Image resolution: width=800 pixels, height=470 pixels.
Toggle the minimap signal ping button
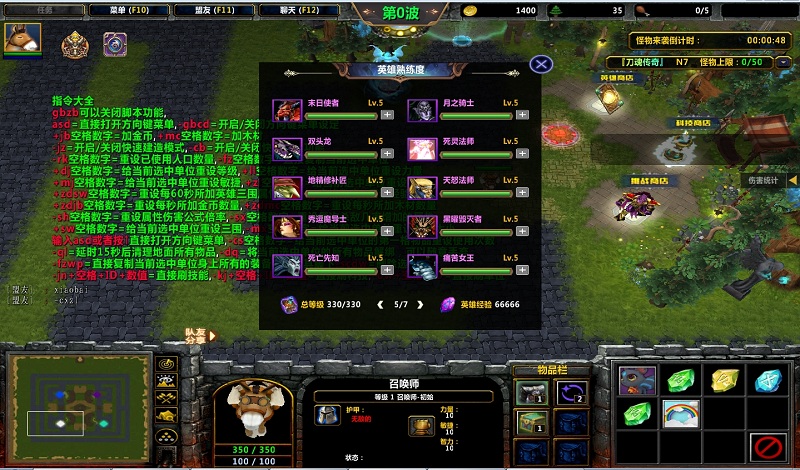(x=167, y=364)
